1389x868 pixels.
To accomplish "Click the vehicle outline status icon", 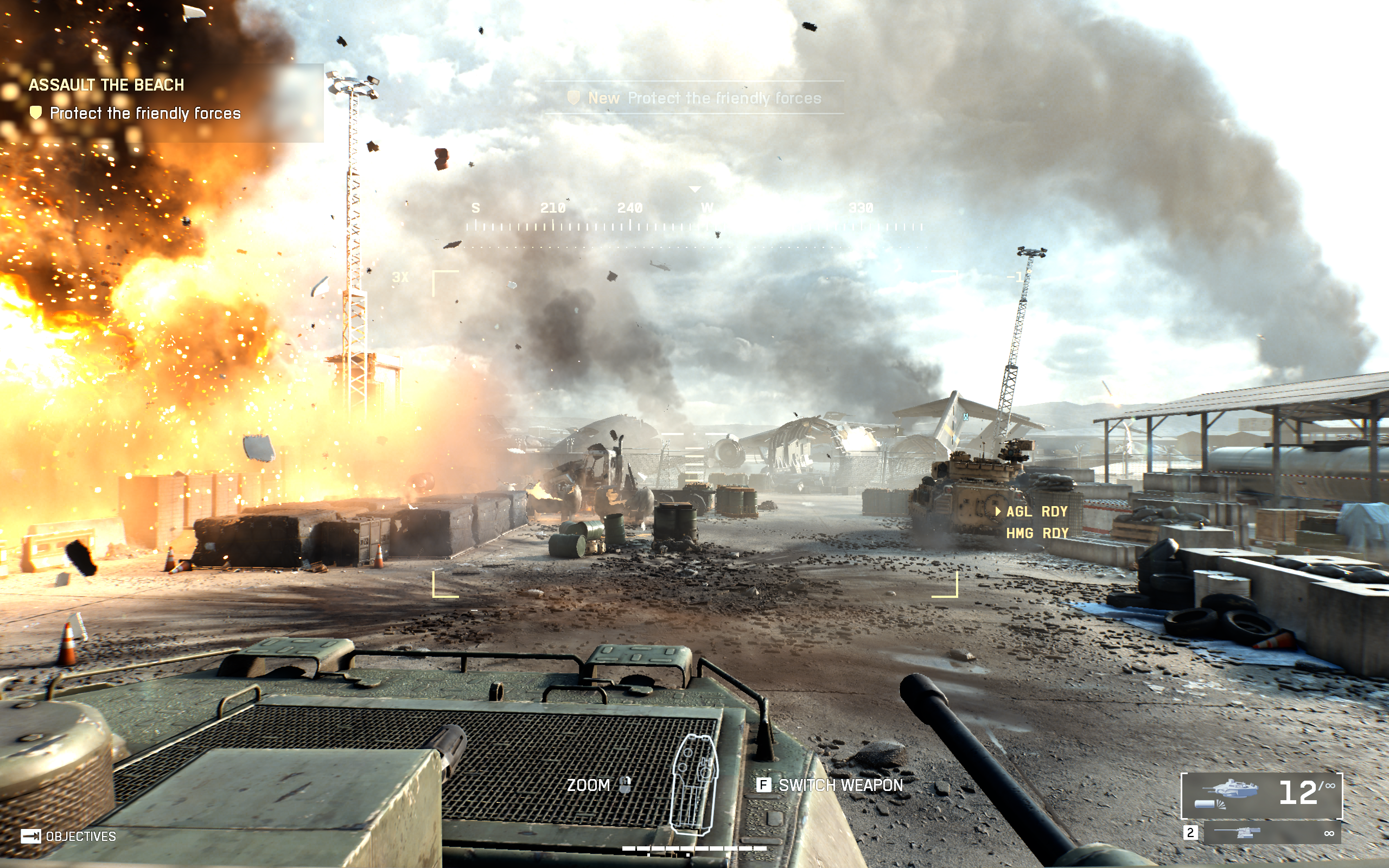I will [694, 784].
